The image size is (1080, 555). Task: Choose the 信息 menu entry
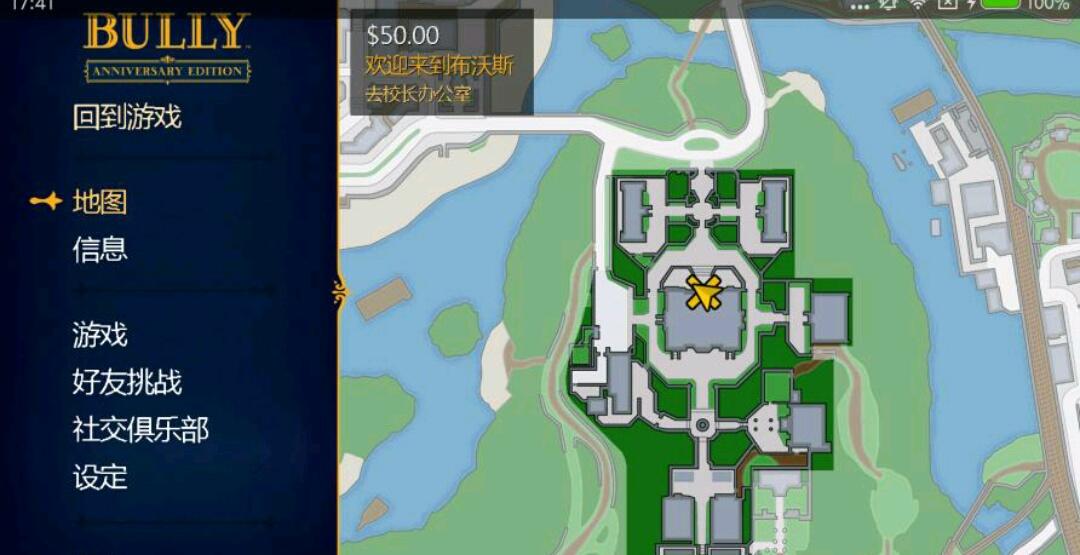tap(100, 249)
